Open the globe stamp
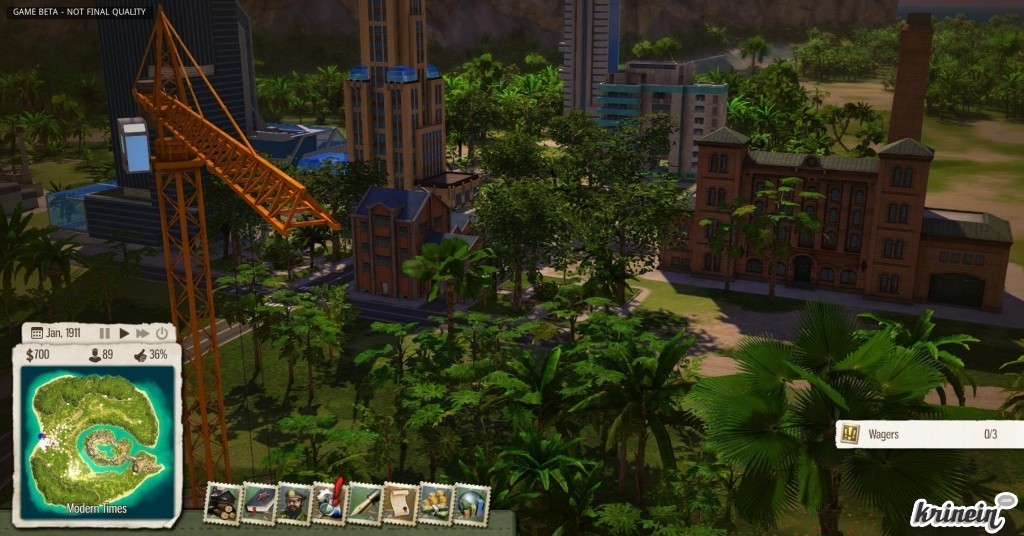 tap(471, 503)
